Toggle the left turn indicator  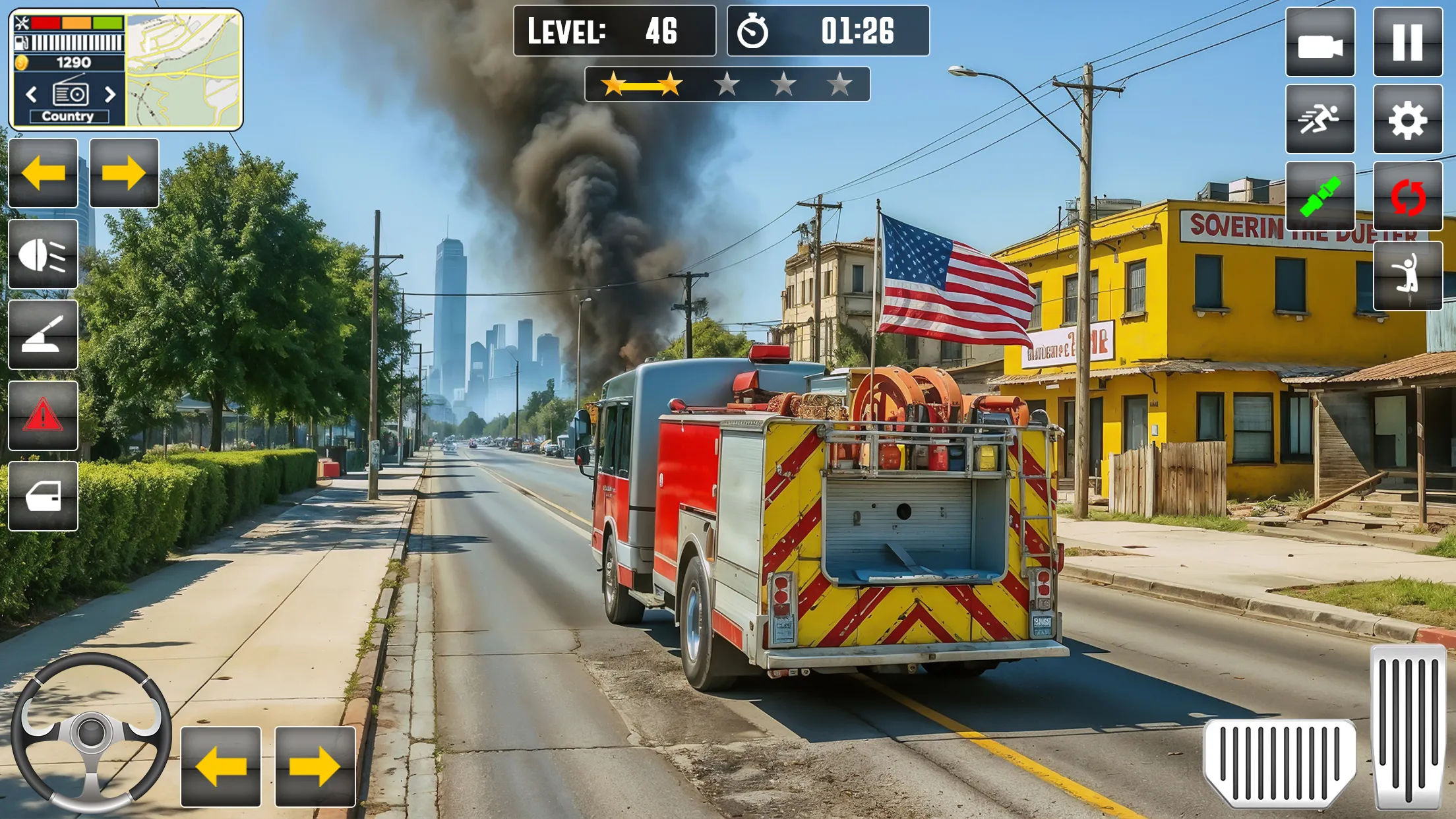[44, 174]
